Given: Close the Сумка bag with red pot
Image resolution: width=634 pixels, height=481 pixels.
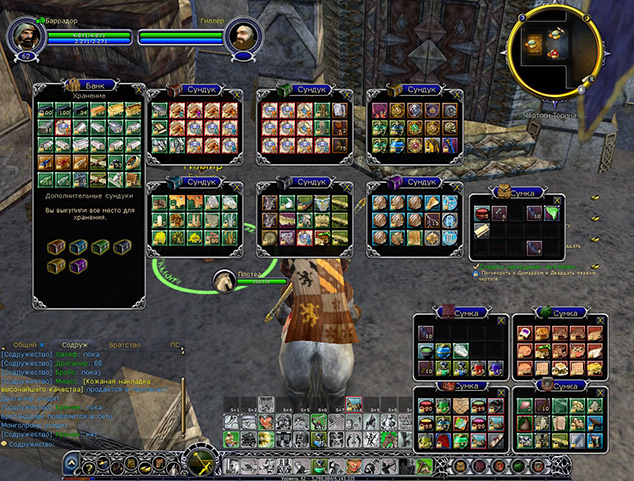Looking at the screenshot, I should (x=557, y=200).
